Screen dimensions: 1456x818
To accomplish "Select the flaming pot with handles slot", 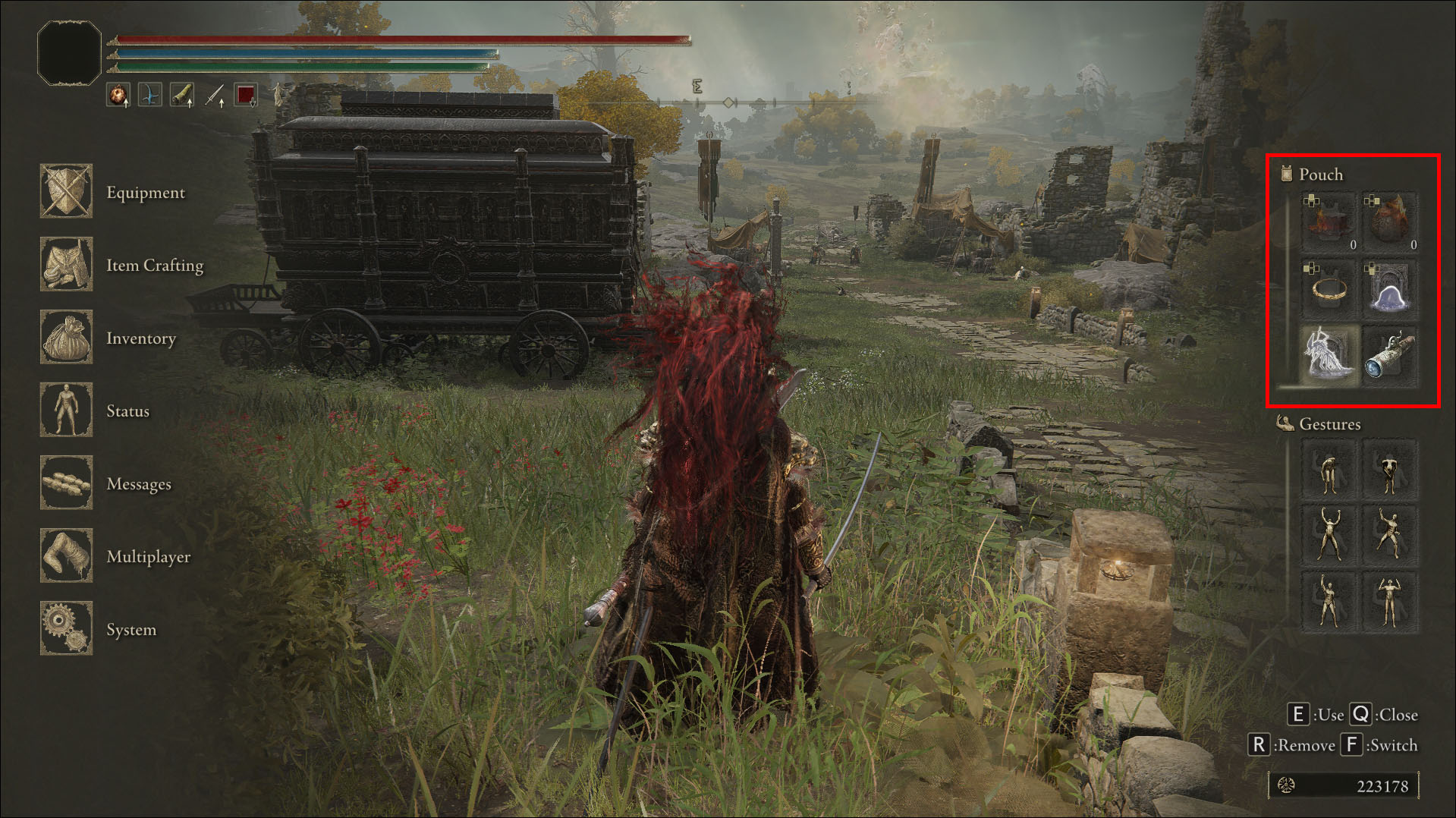I will click(1329, 222).
